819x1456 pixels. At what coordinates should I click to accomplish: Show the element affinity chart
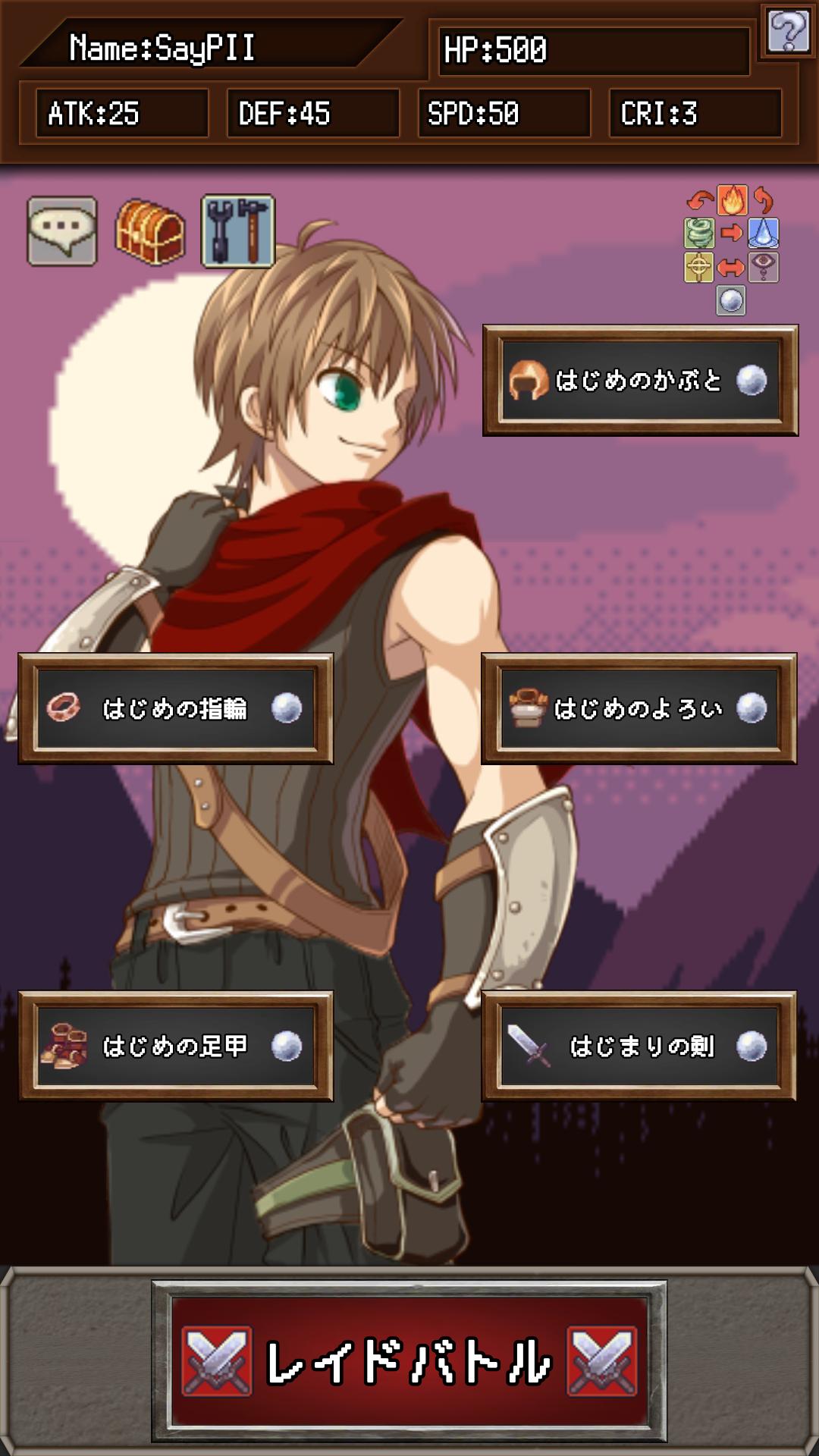pyautogui.click(x=731, y=249)
